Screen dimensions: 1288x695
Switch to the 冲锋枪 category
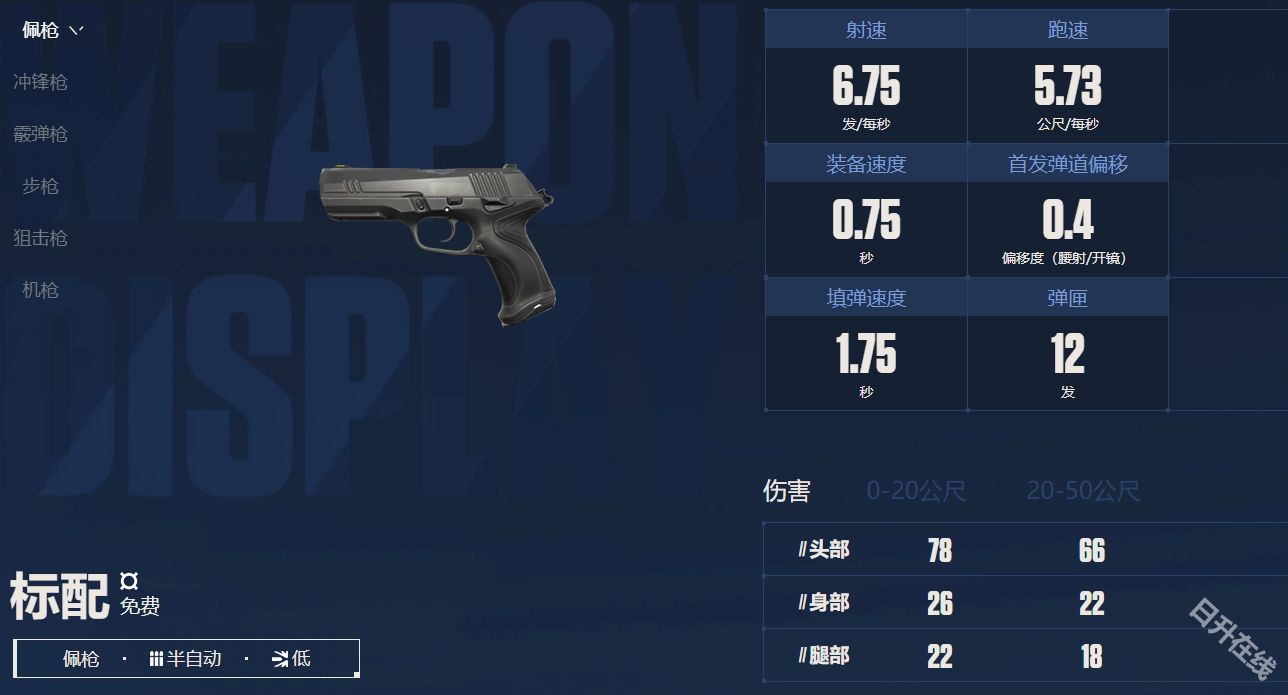(40, 82)
